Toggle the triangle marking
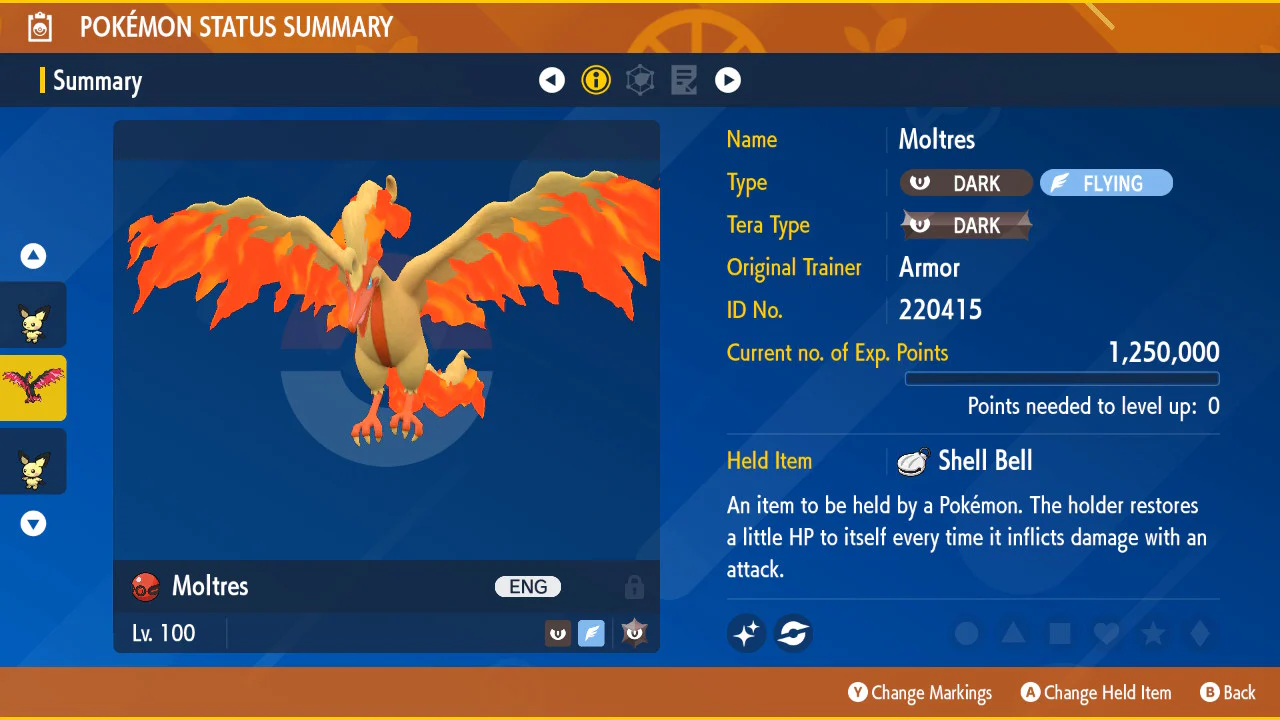Screen dimensions: 1280x720 1013,633
